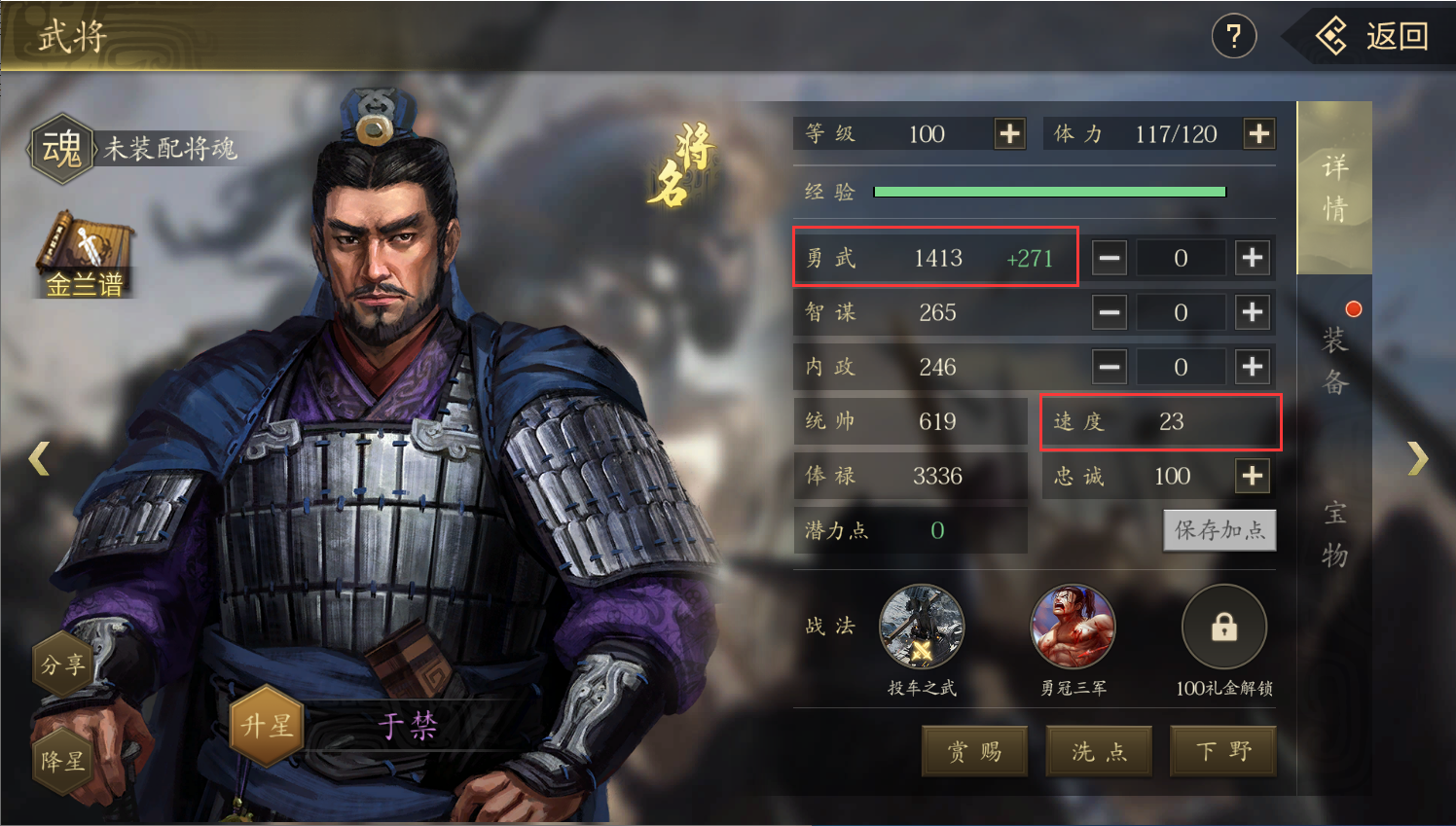Click the 赏赐 reward button
This screenshot has width=1456, height=826.
point(974,750)
